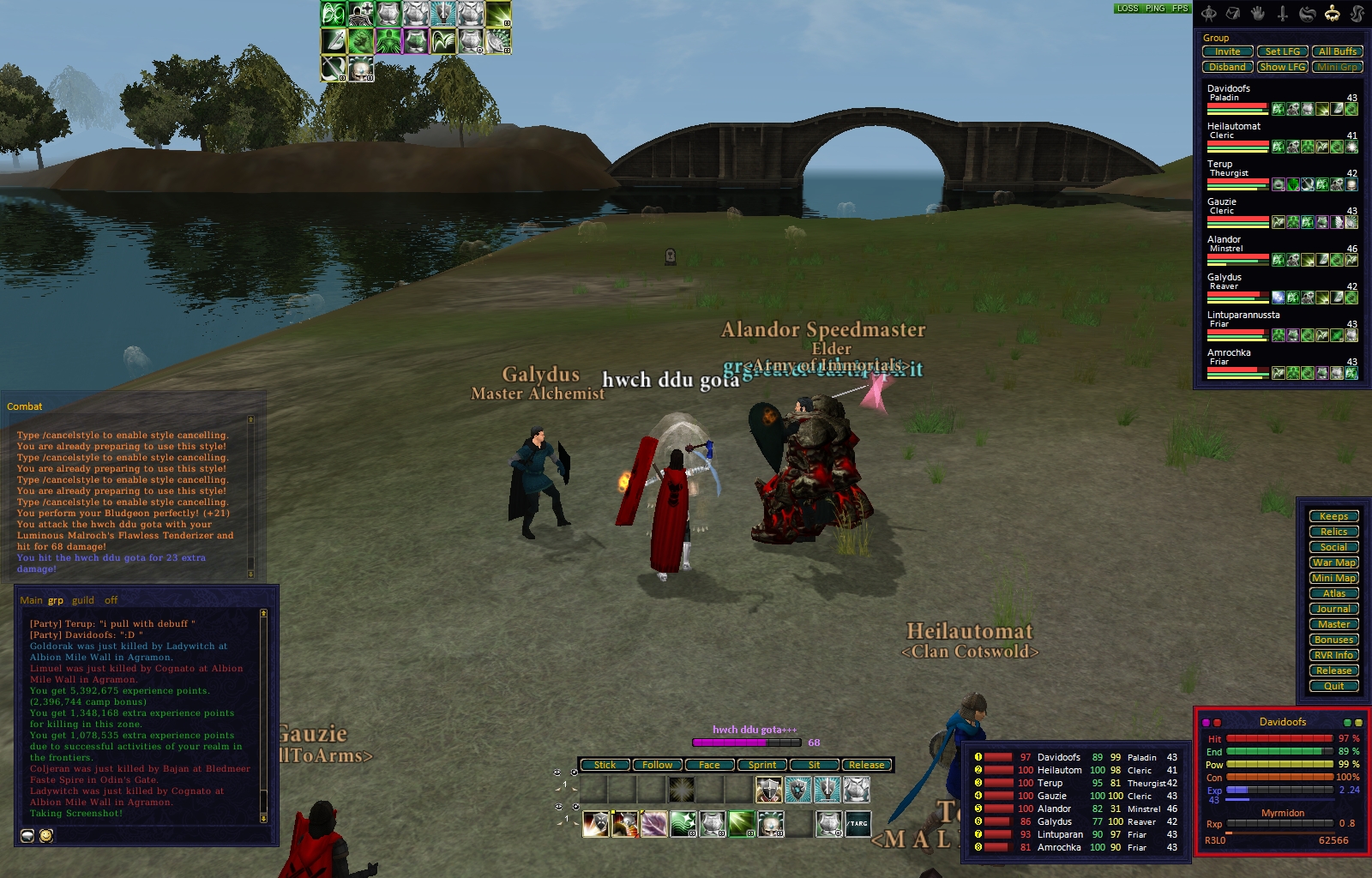Open the Journal

(x=1333, y=609)
